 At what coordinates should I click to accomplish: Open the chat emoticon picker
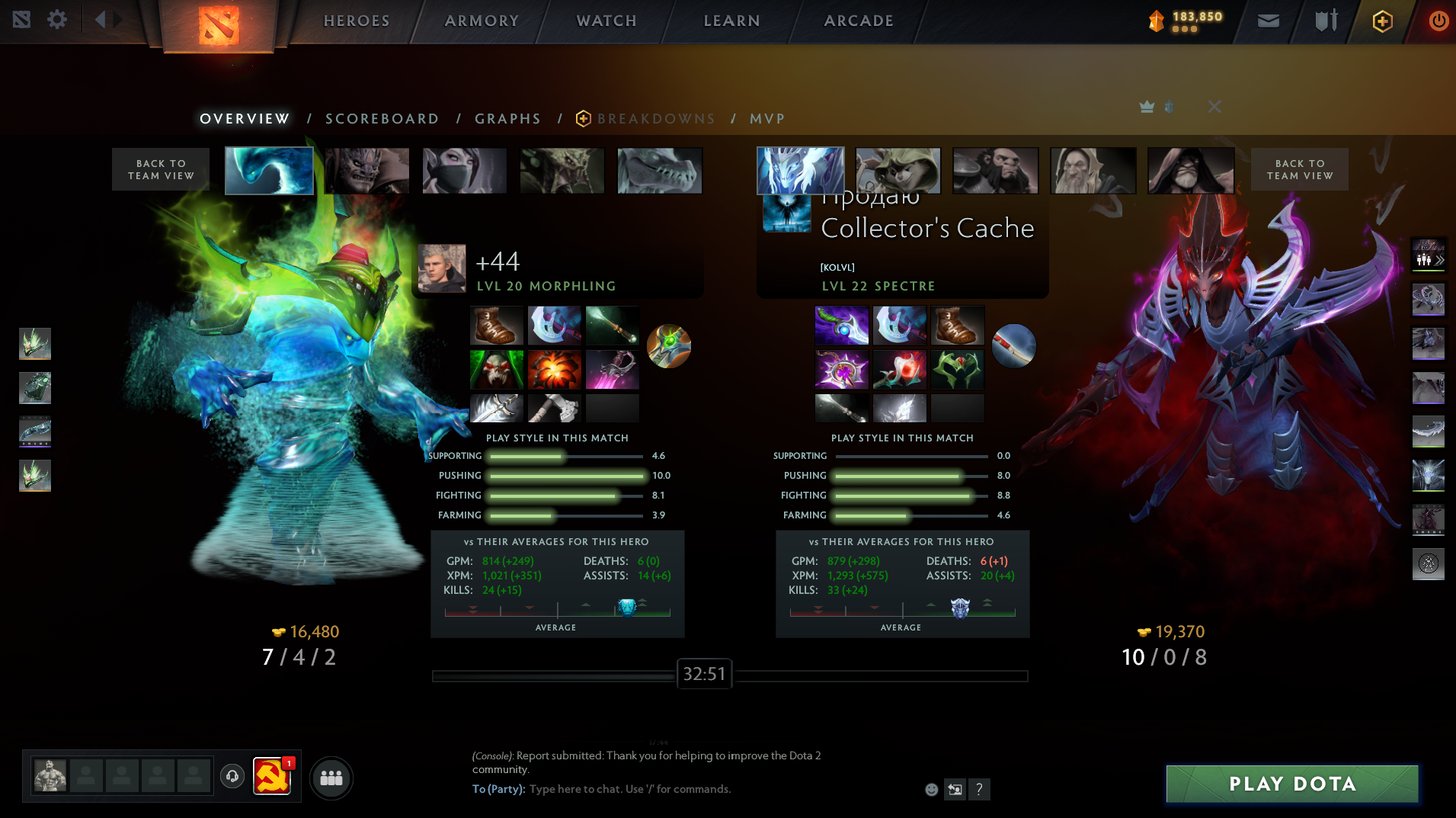931,790
